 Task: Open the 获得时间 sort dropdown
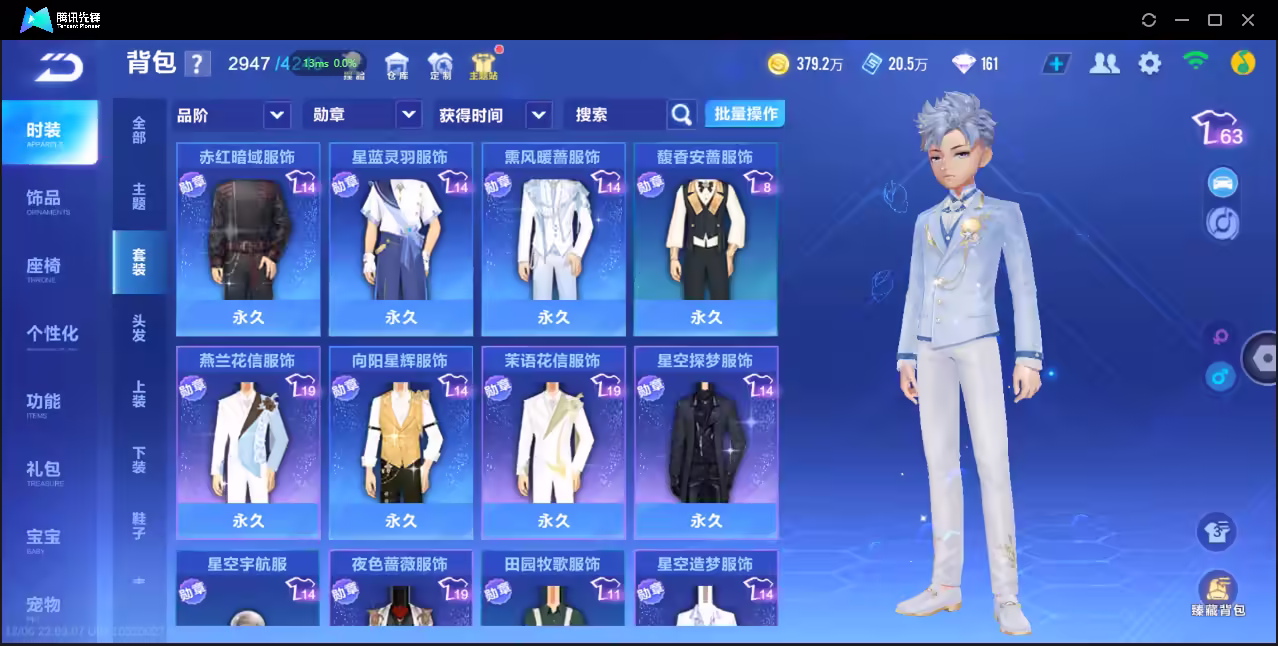pos(538,115)
